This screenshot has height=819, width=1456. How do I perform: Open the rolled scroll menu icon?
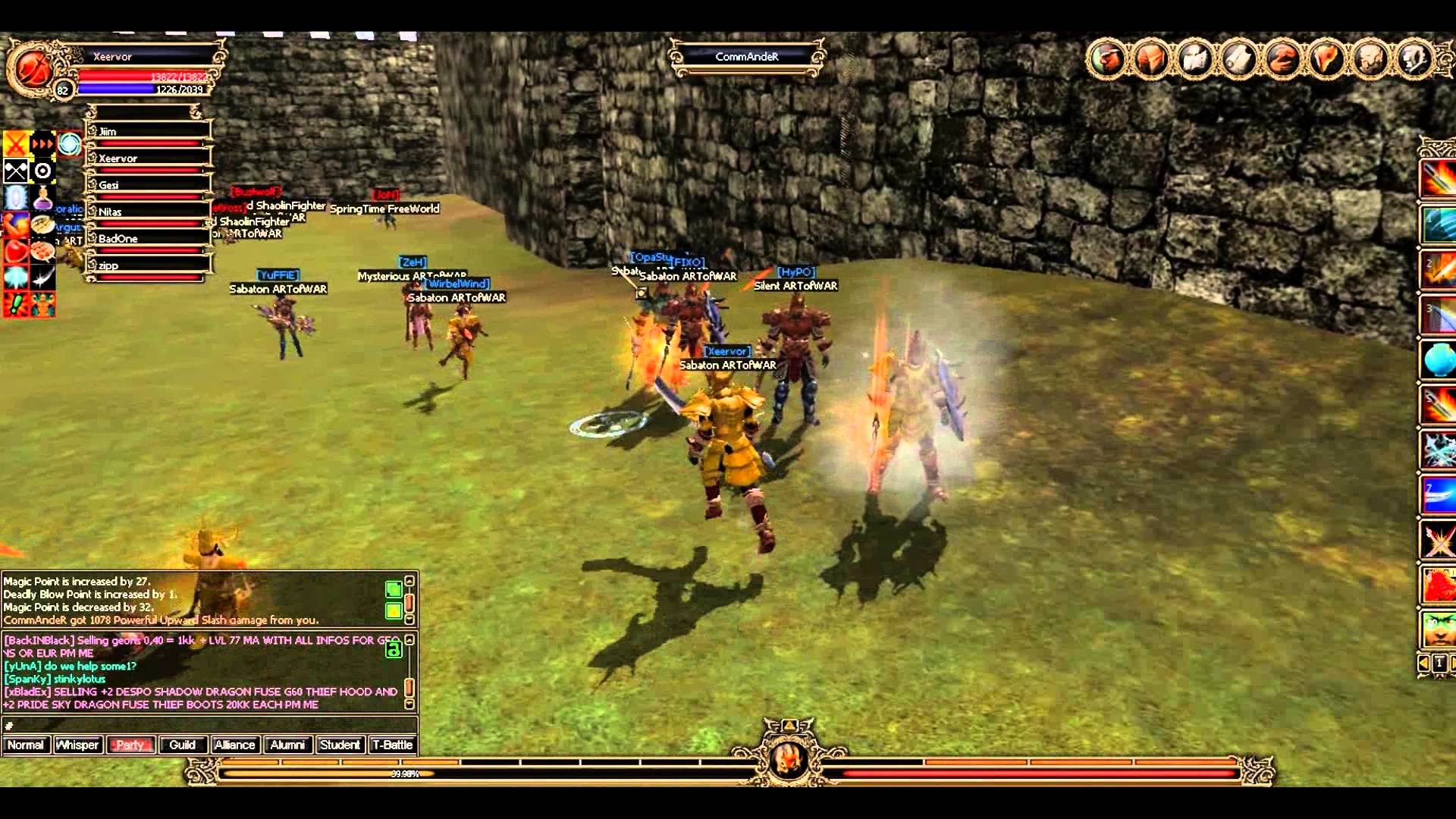pyautogui.click(x=1239, y=58)
